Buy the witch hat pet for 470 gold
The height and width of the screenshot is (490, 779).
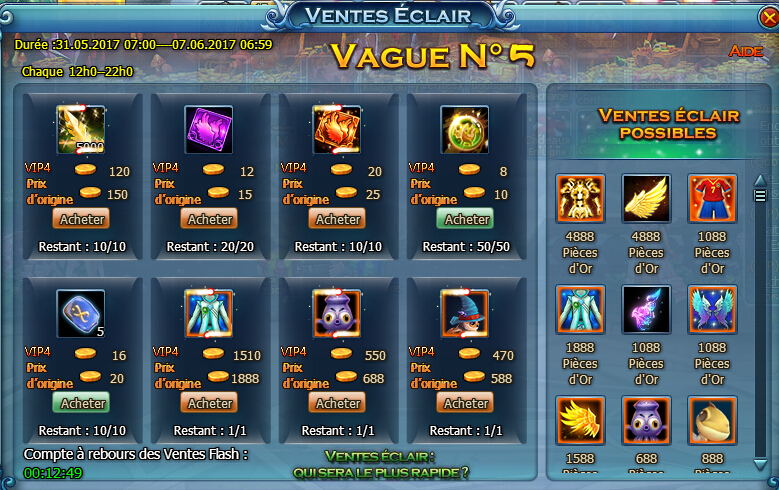466,403
